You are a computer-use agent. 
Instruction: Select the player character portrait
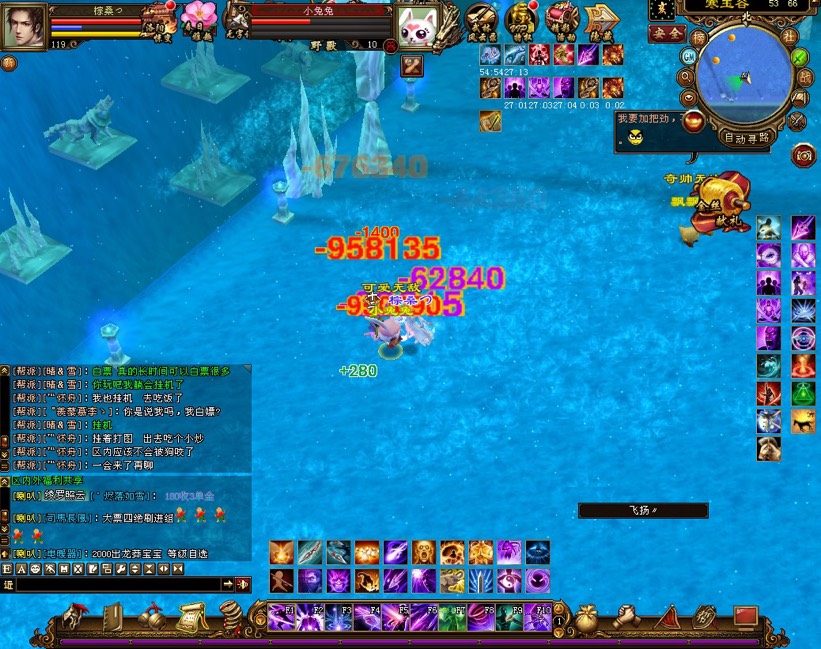pyautogui.click(x=22, y=26)
